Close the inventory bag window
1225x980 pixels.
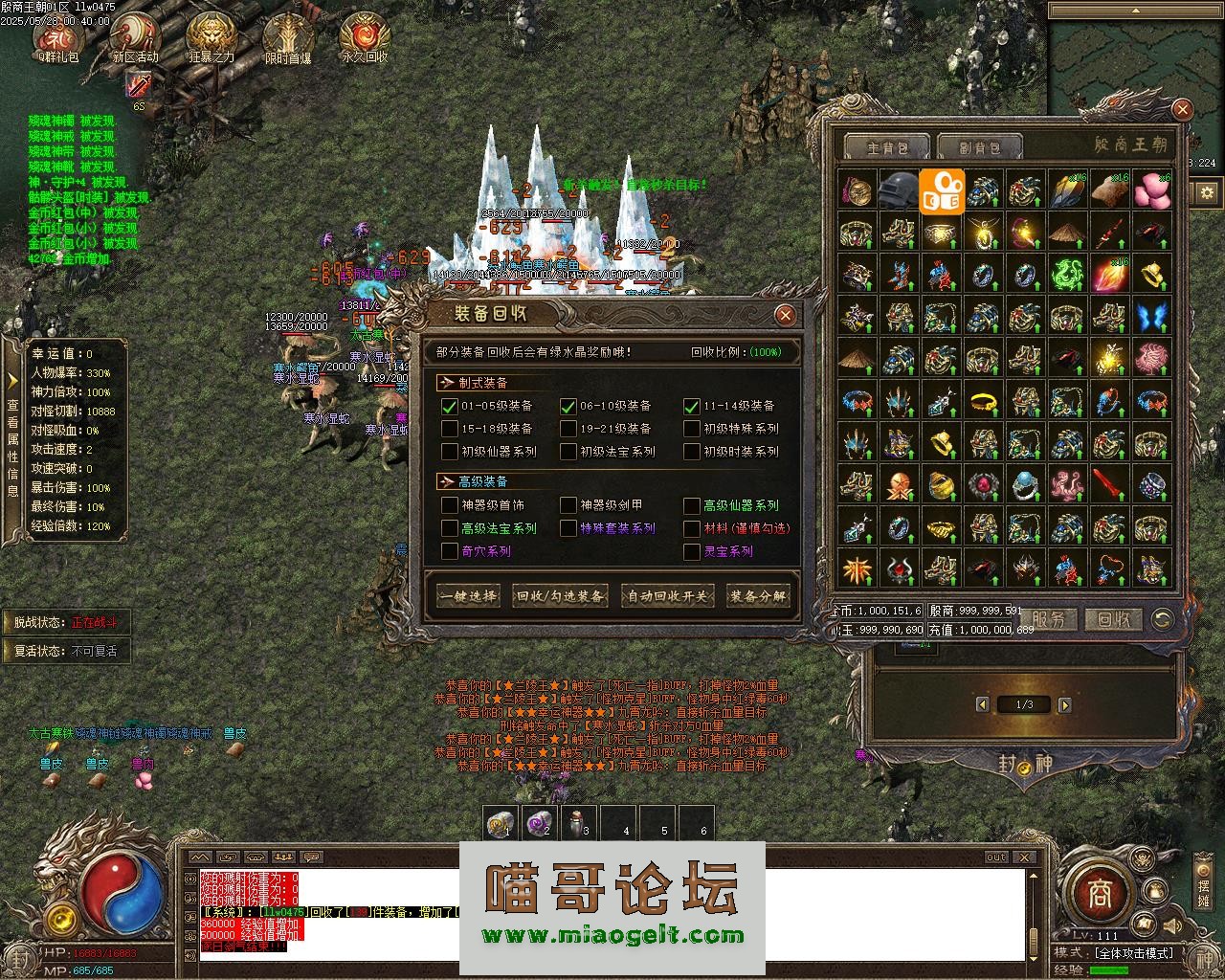pos(1182,110)
